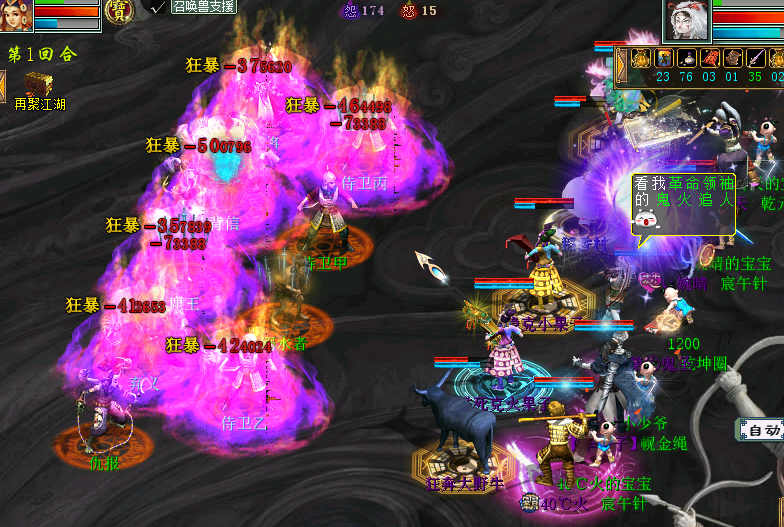This screenshot has width=784, height=527.
Task: Open the gold 寶 treasure medallion
Action: pos(120,11)
